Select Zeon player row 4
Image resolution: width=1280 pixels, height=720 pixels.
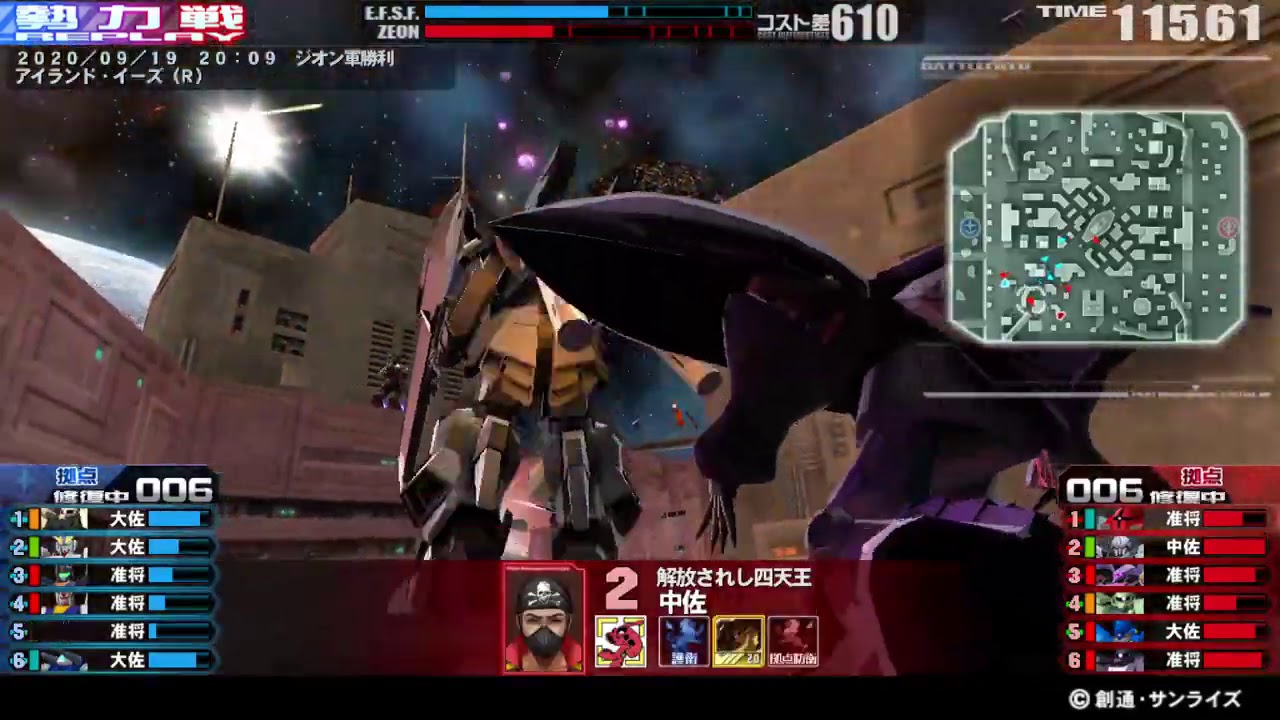coord(1168,603)
